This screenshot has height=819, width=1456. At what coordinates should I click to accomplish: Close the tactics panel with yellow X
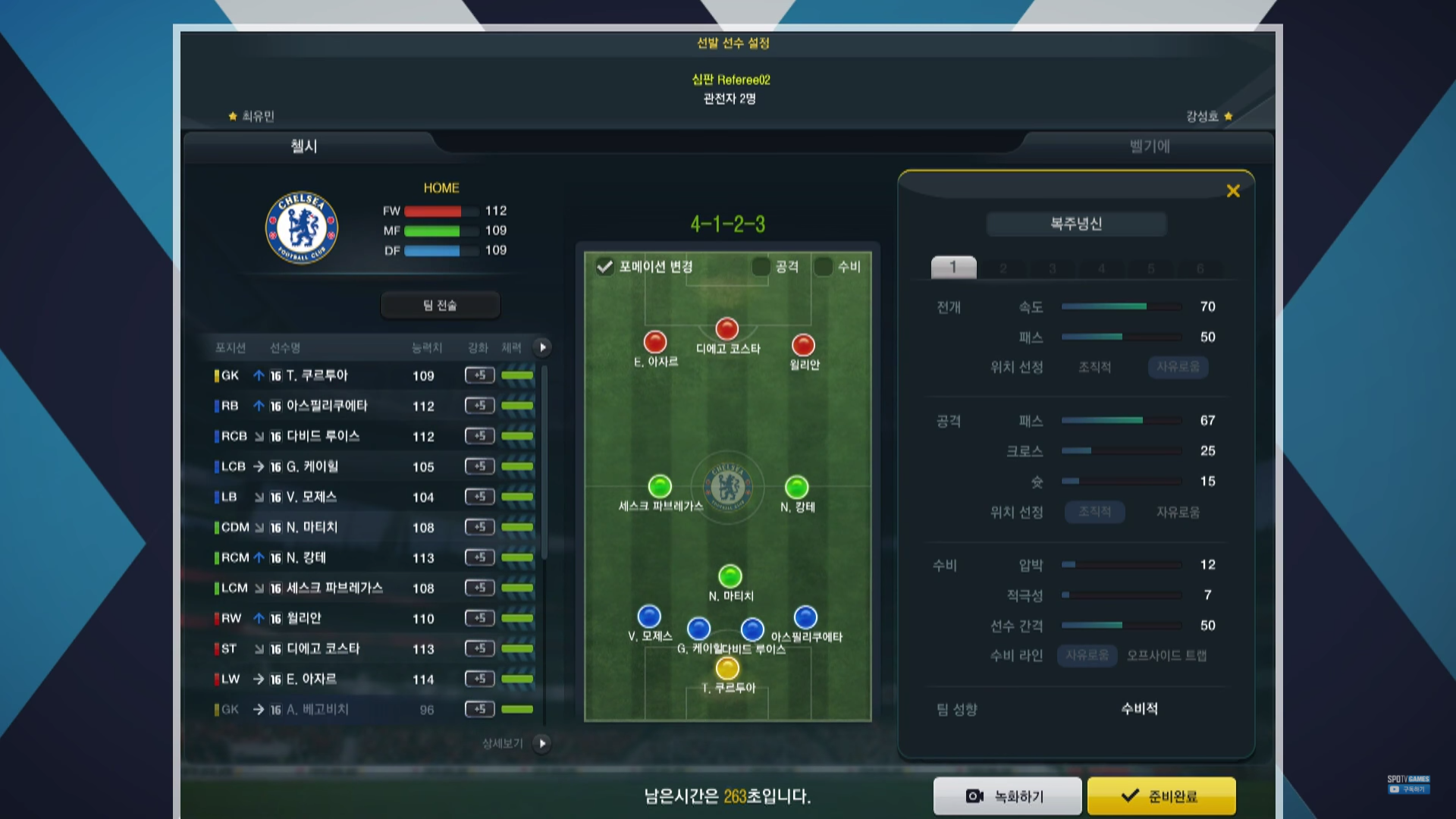pyautogui.click(x=1233, y=191)
